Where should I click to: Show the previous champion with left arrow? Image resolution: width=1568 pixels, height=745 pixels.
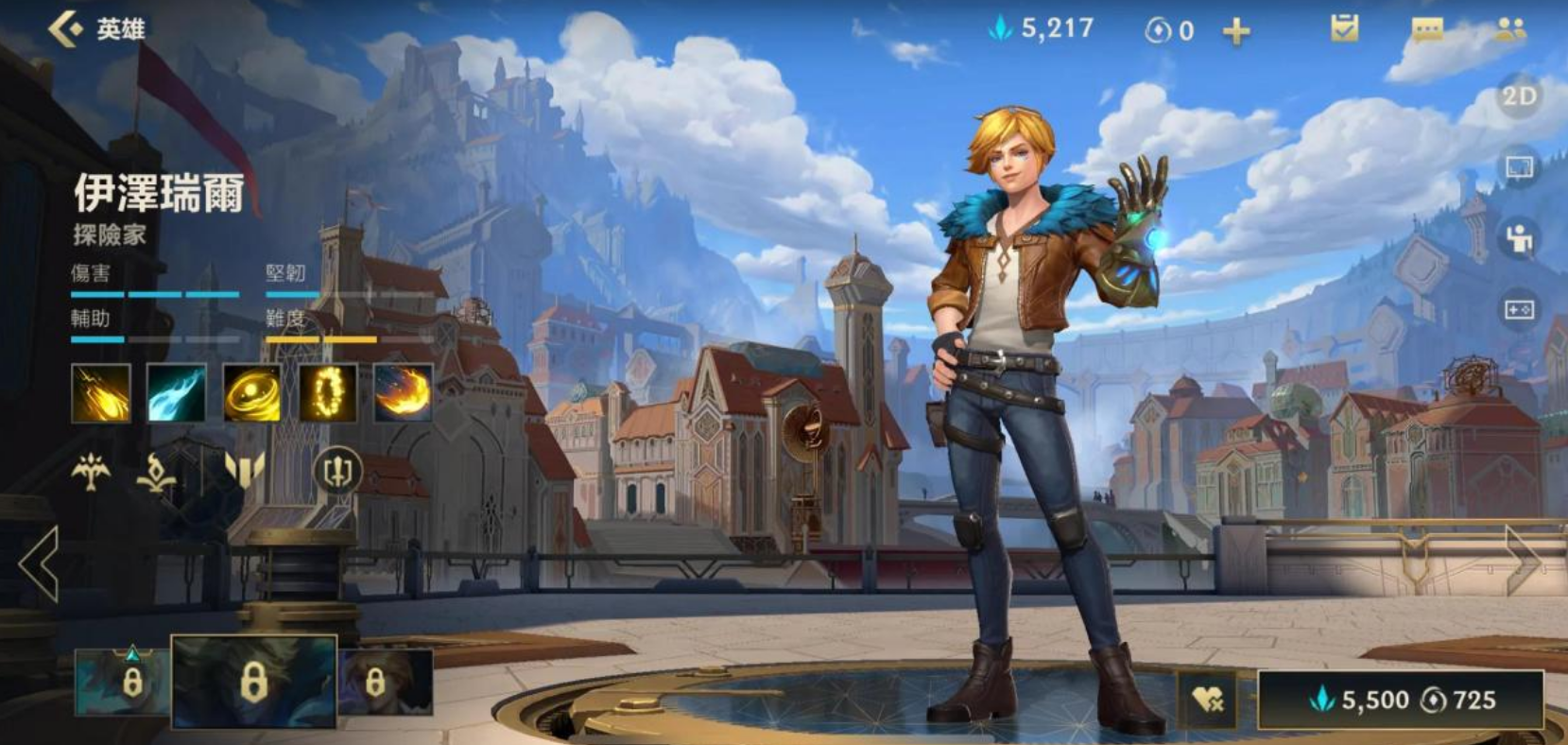(x=40, y=564)
